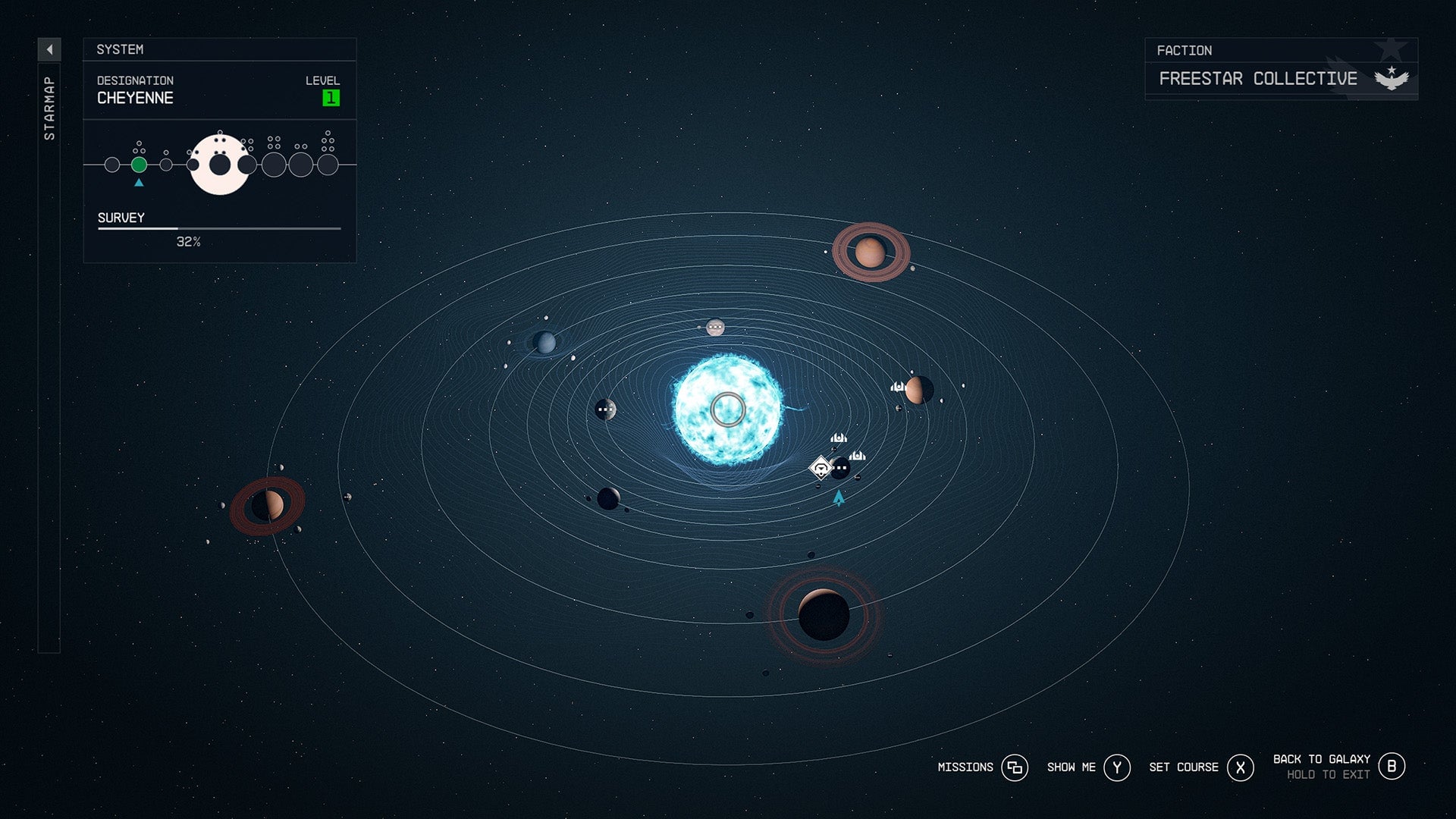Select the diamond city marker by the dark moon

pos(822,468)
